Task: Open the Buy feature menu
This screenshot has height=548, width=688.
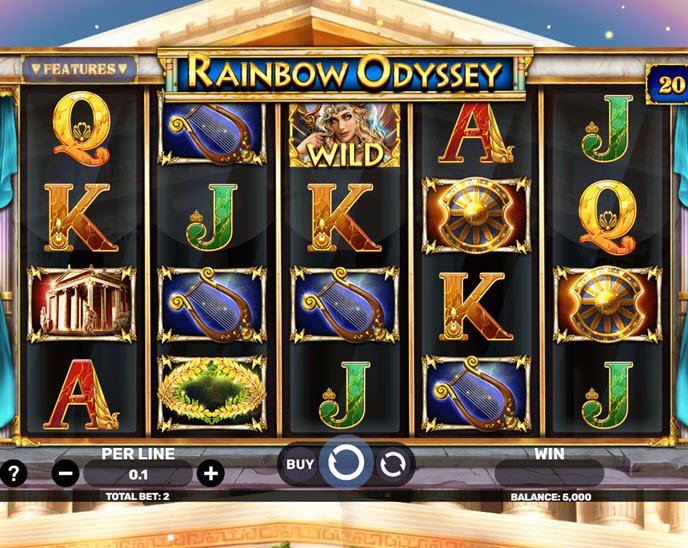Action: 300,464
